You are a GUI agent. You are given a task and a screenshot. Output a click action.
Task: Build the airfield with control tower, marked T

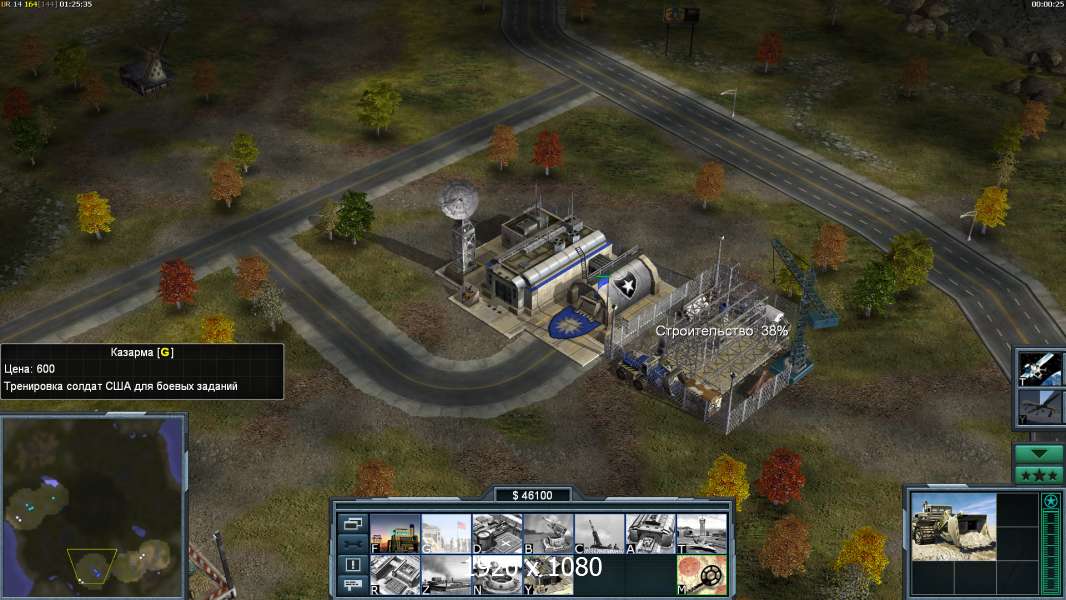[701, 533]
